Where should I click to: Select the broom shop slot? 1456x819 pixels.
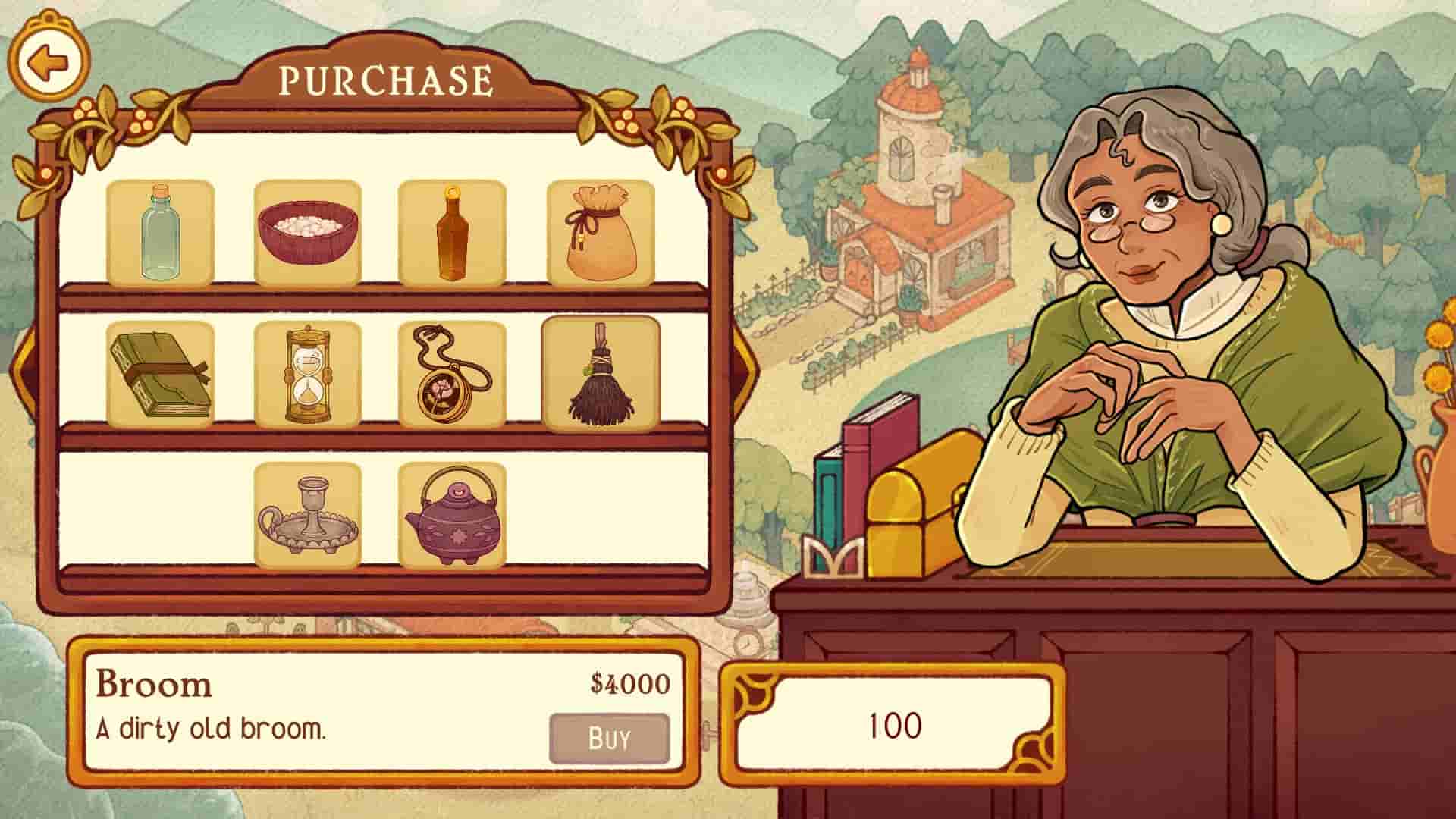(x=600, y=375)
